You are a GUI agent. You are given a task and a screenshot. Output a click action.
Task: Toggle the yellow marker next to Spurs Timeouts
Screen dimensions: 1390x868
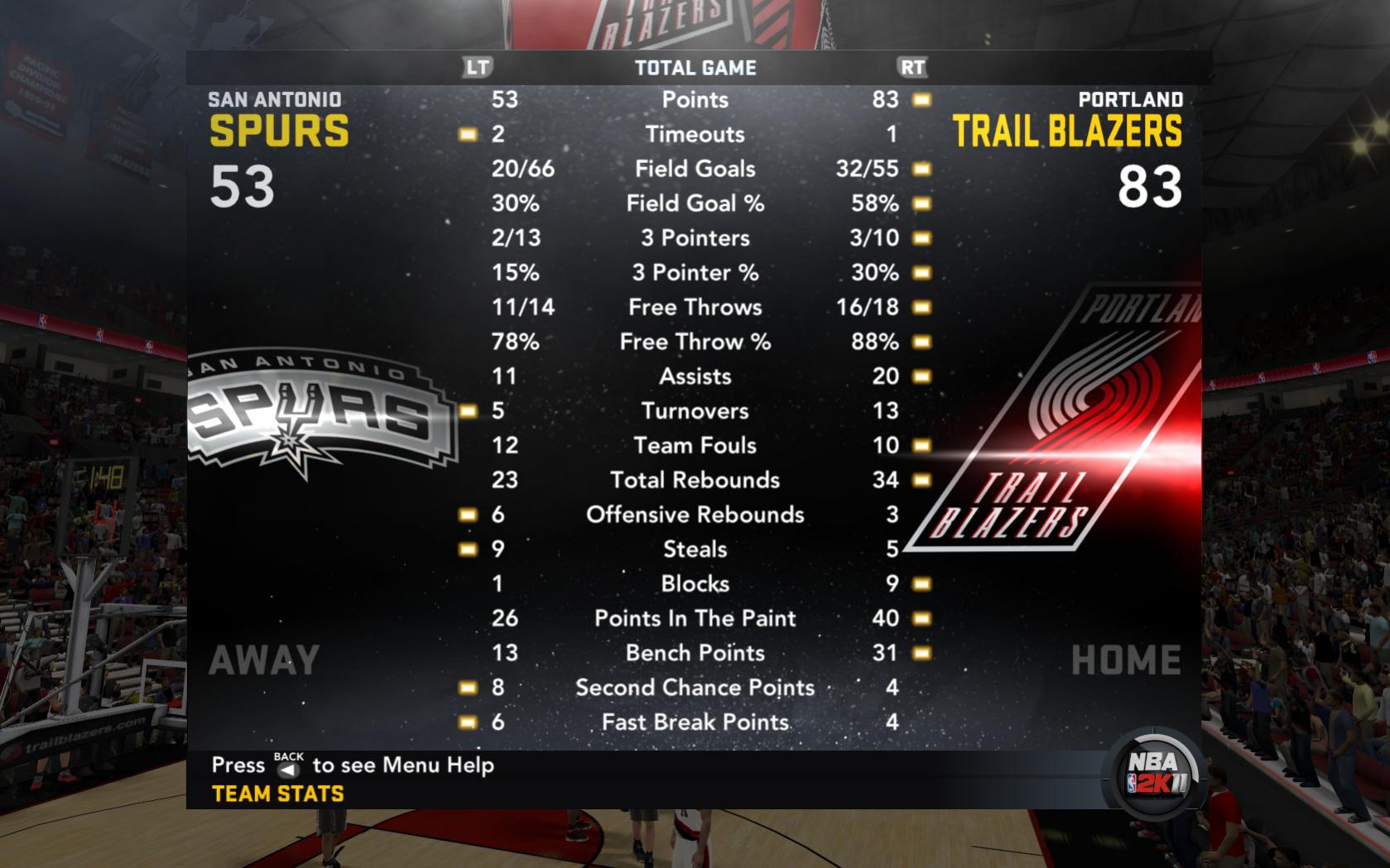tap(467, 133)
